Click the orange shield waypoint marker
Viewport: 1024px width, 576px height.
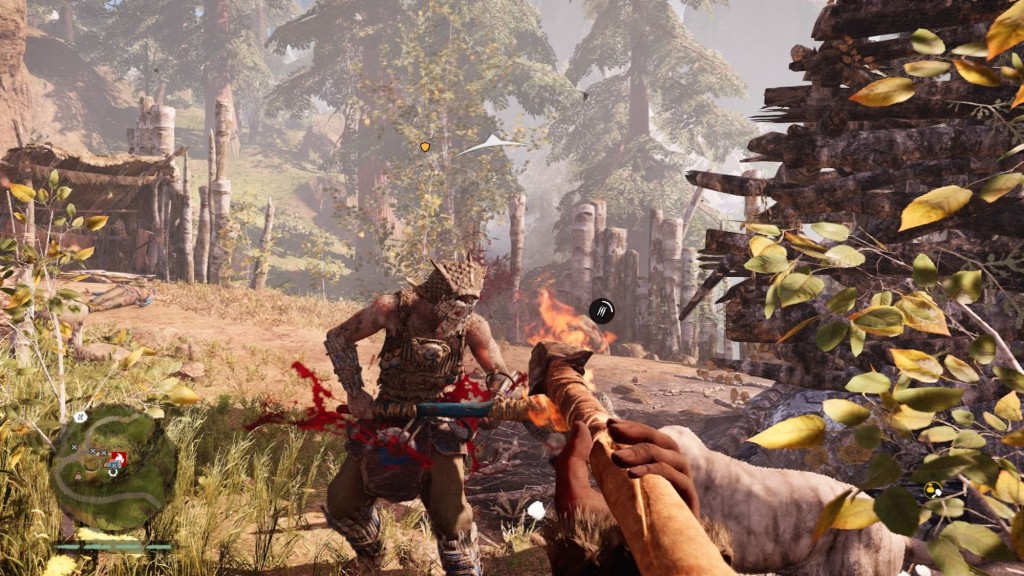[425, 147]
